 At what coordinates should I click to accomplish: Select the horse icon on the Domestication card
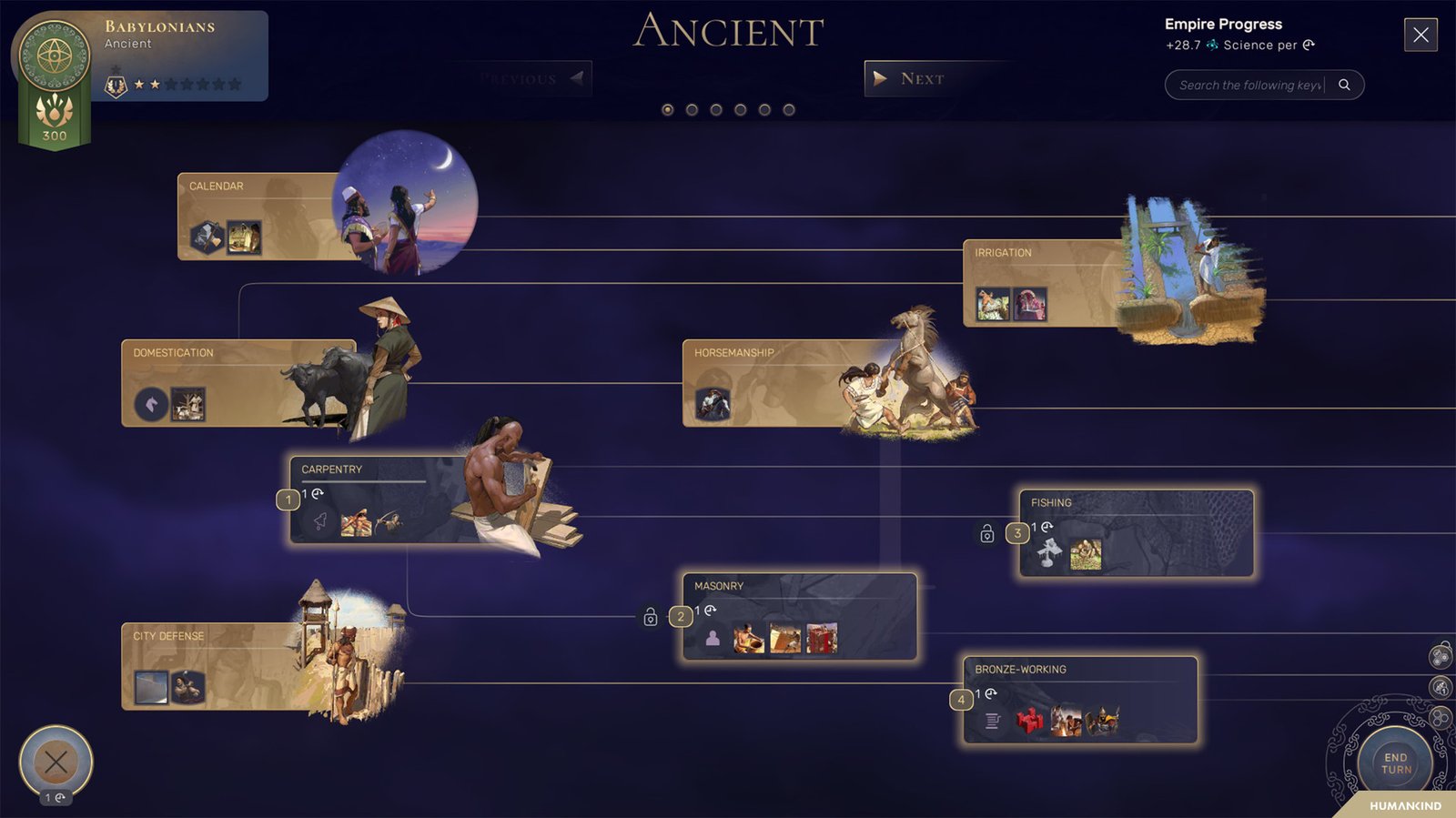[x=149, y=401]
